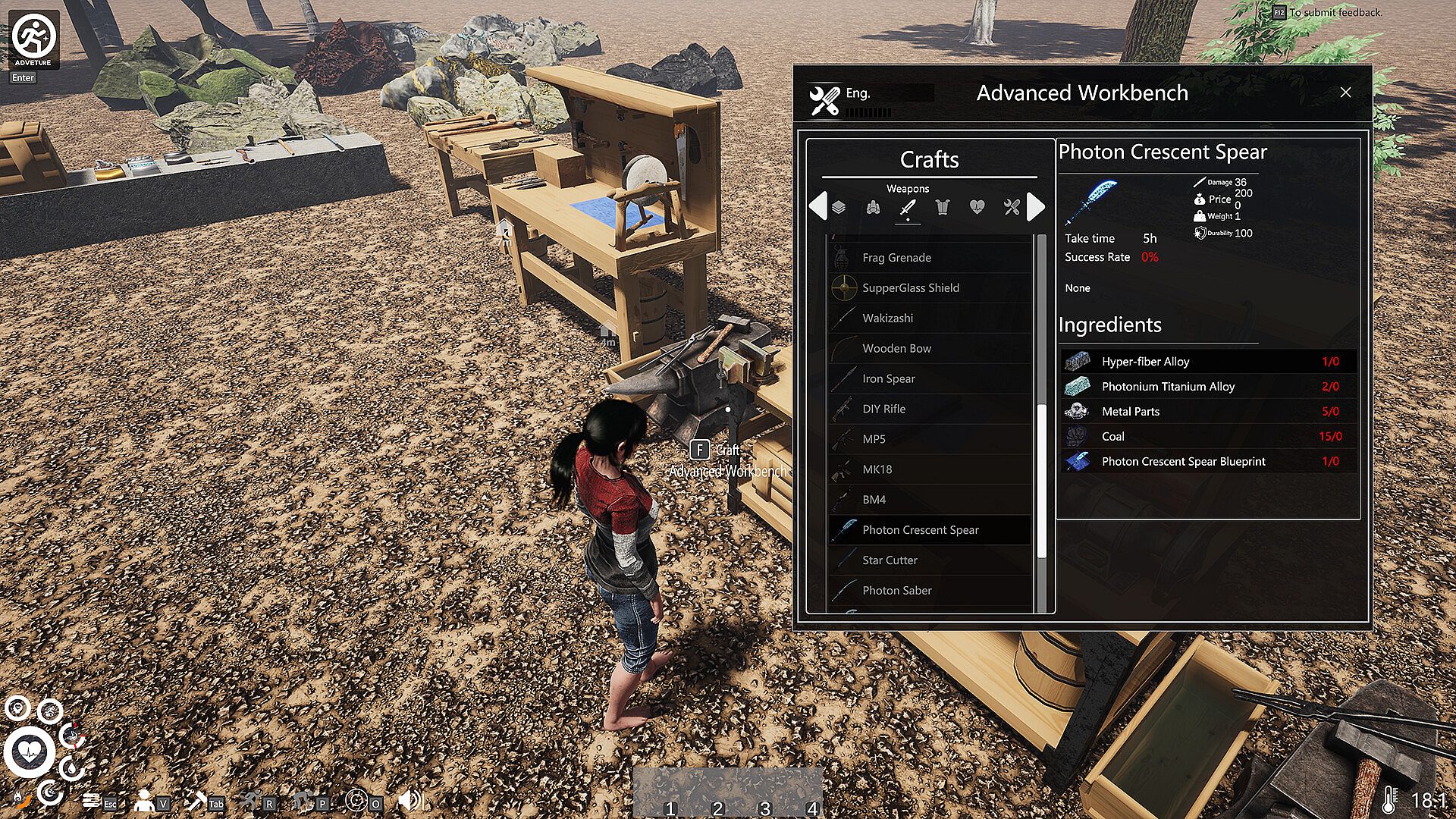The height and width of the screenshot is (819, 1456).
Task: Open the MK18 crafting entry
Action: coord(877,469)
